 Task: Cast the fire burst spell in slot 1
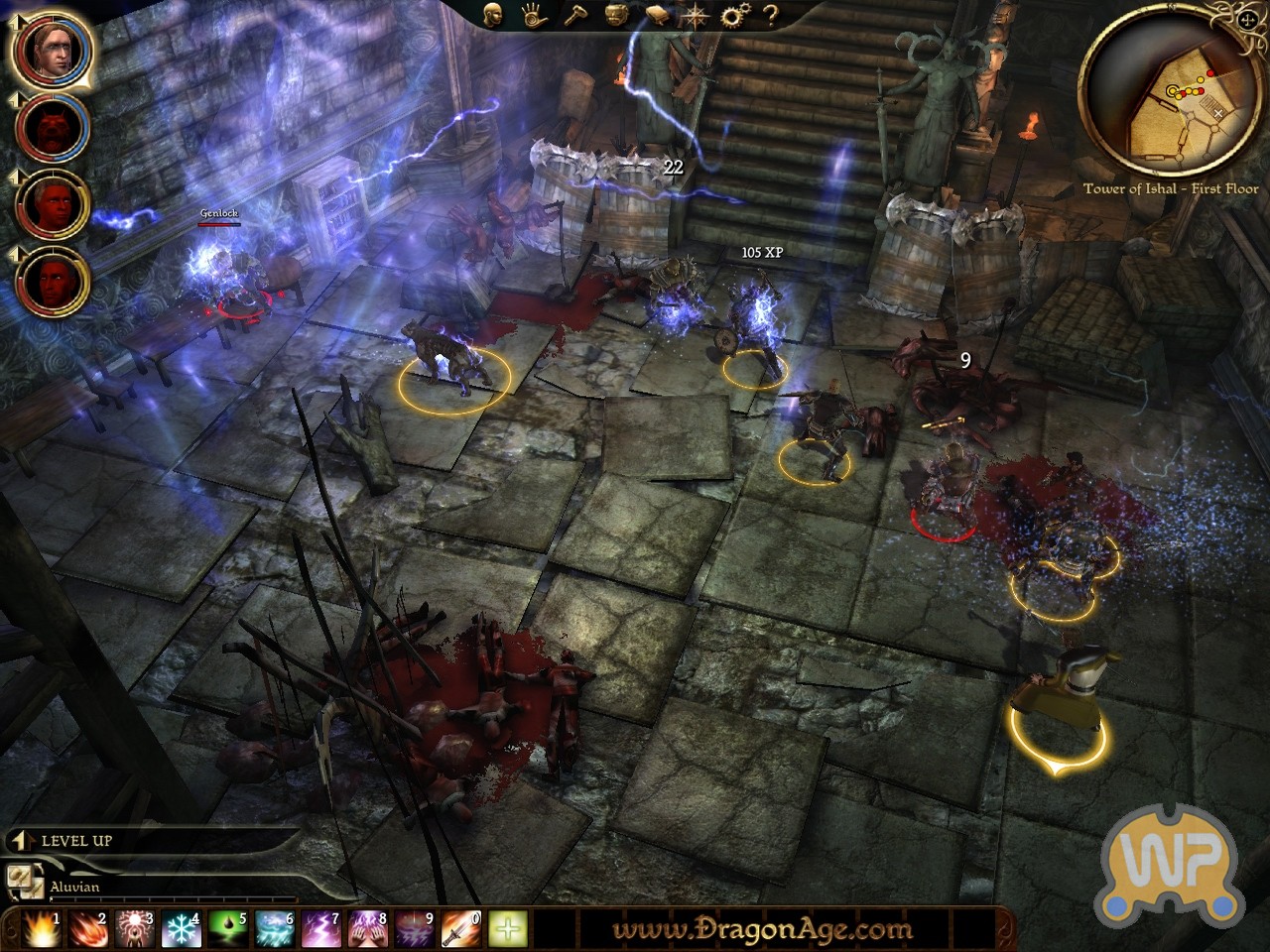(x=38, y=929)
